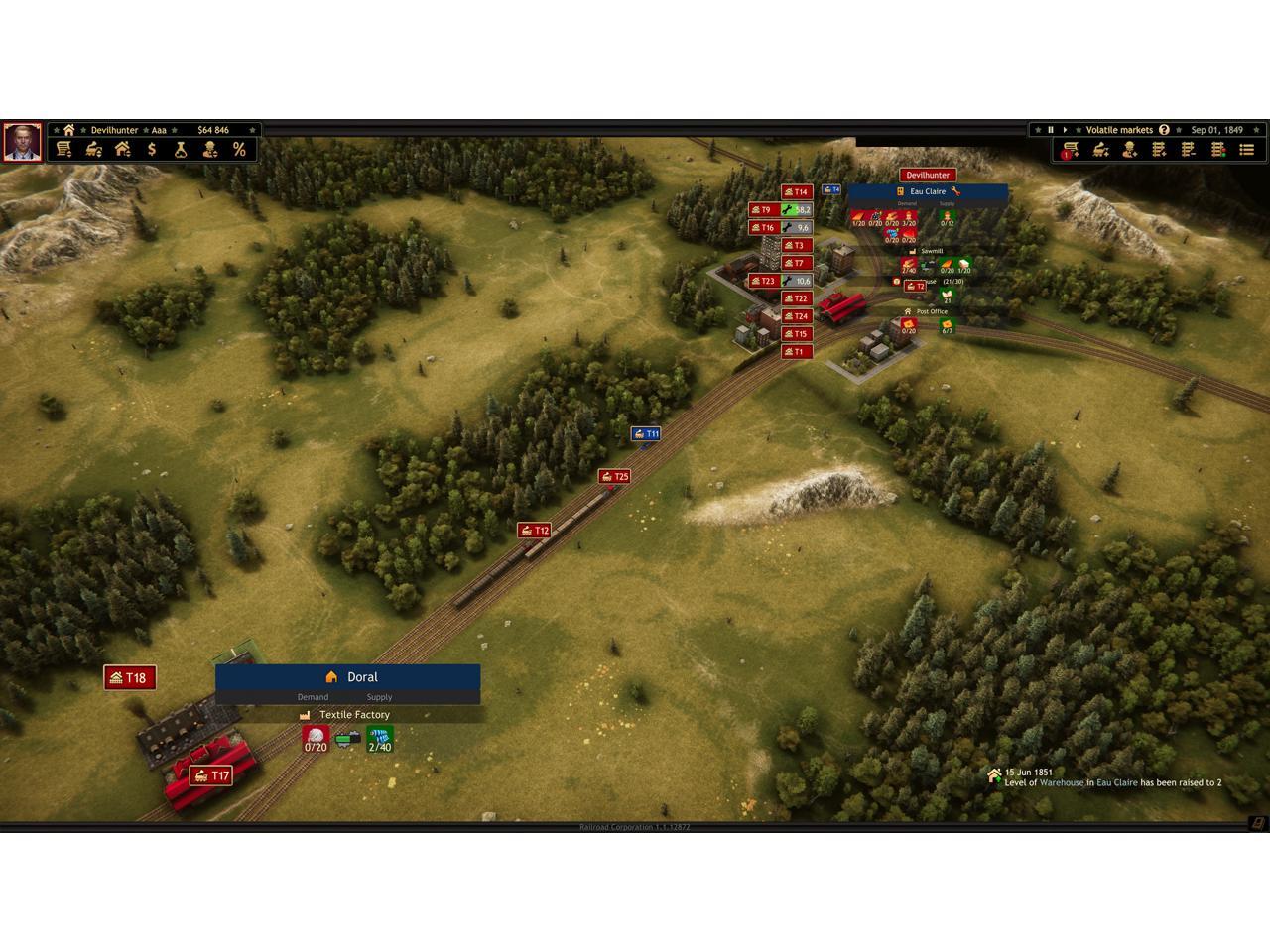Open the percent sign panel

point(239,150)
